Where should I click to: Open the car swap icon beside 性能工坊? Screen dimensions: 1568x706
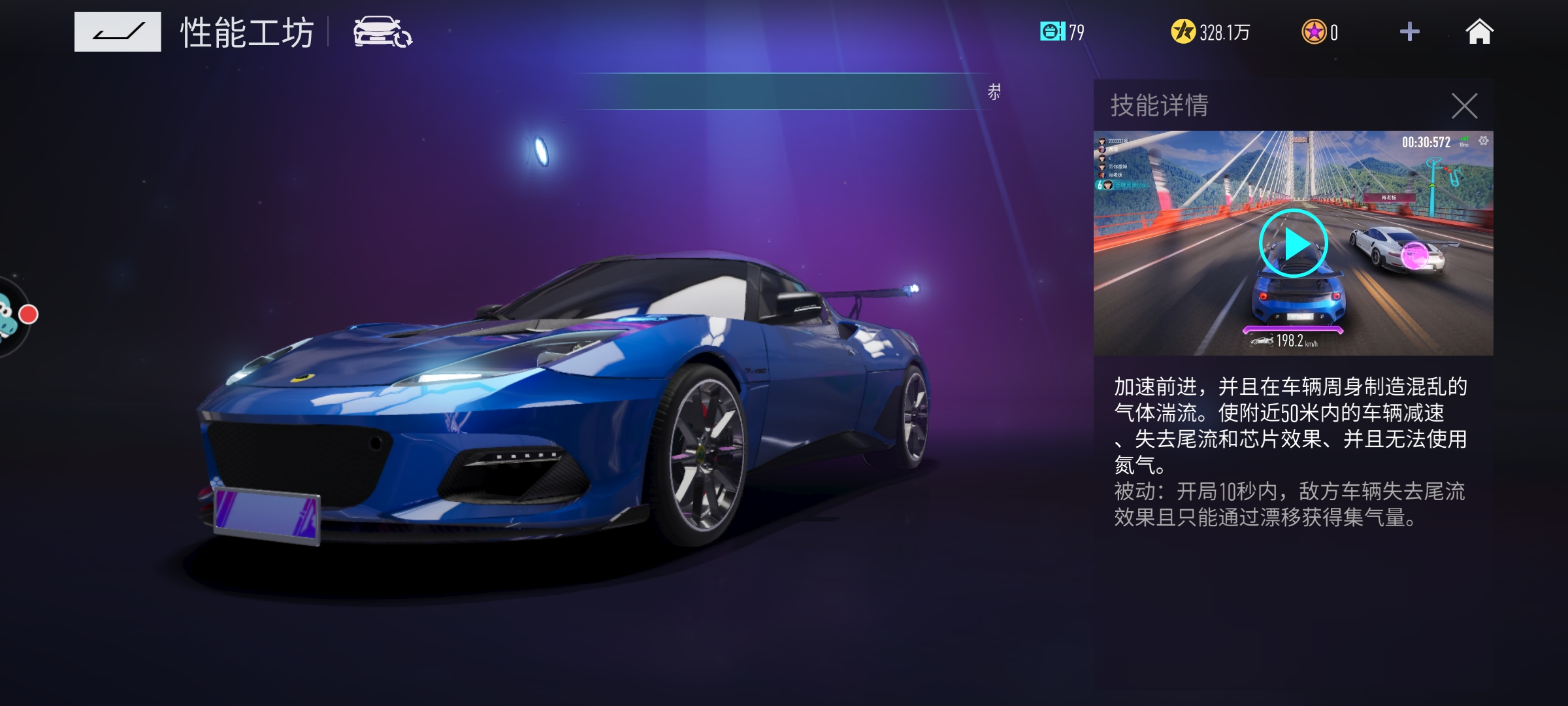(382, 32)
